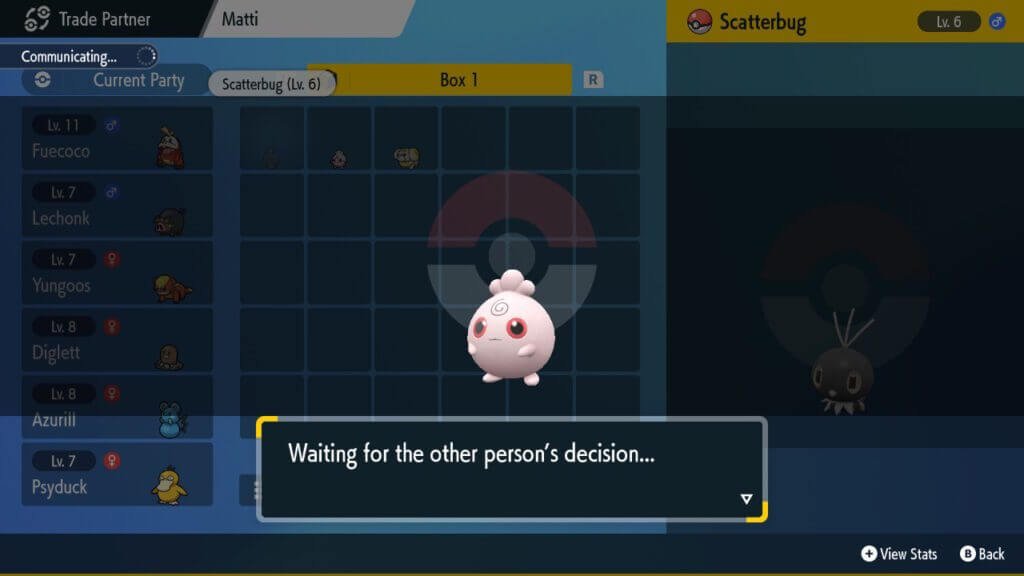Open the Box 1 tab
The image size is (1024, 576).
tap(459, 80)
